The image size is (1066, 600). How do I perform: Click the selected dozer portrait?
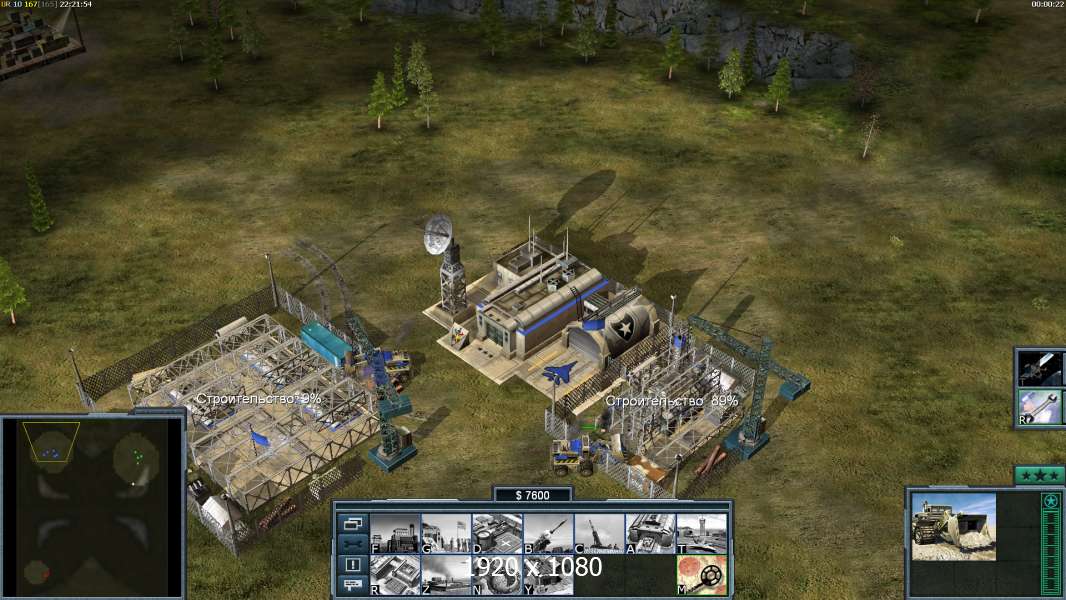[953, 526]
